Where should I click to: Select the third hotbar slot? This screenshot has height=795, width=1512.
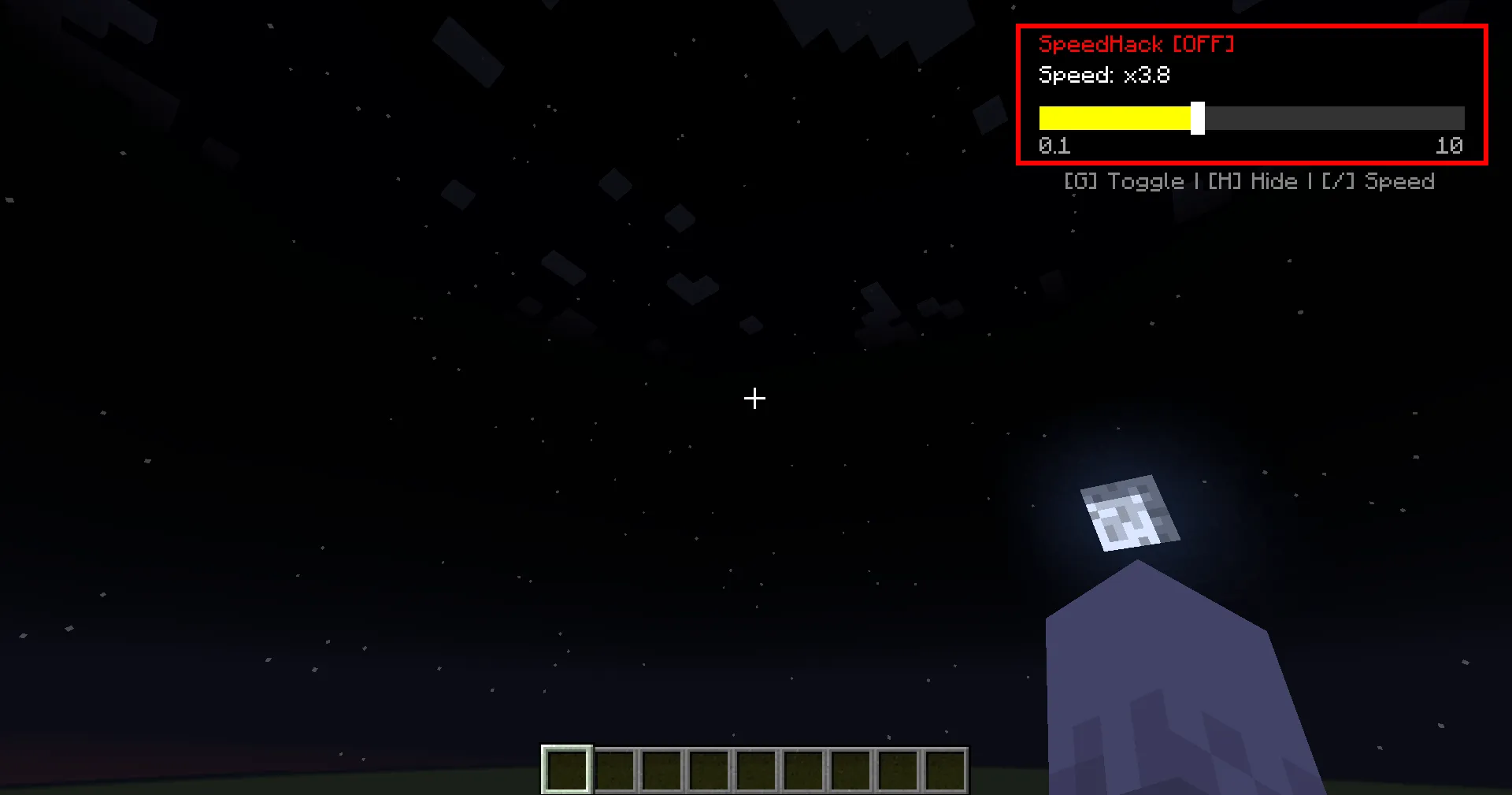click(x=661, y=770)
